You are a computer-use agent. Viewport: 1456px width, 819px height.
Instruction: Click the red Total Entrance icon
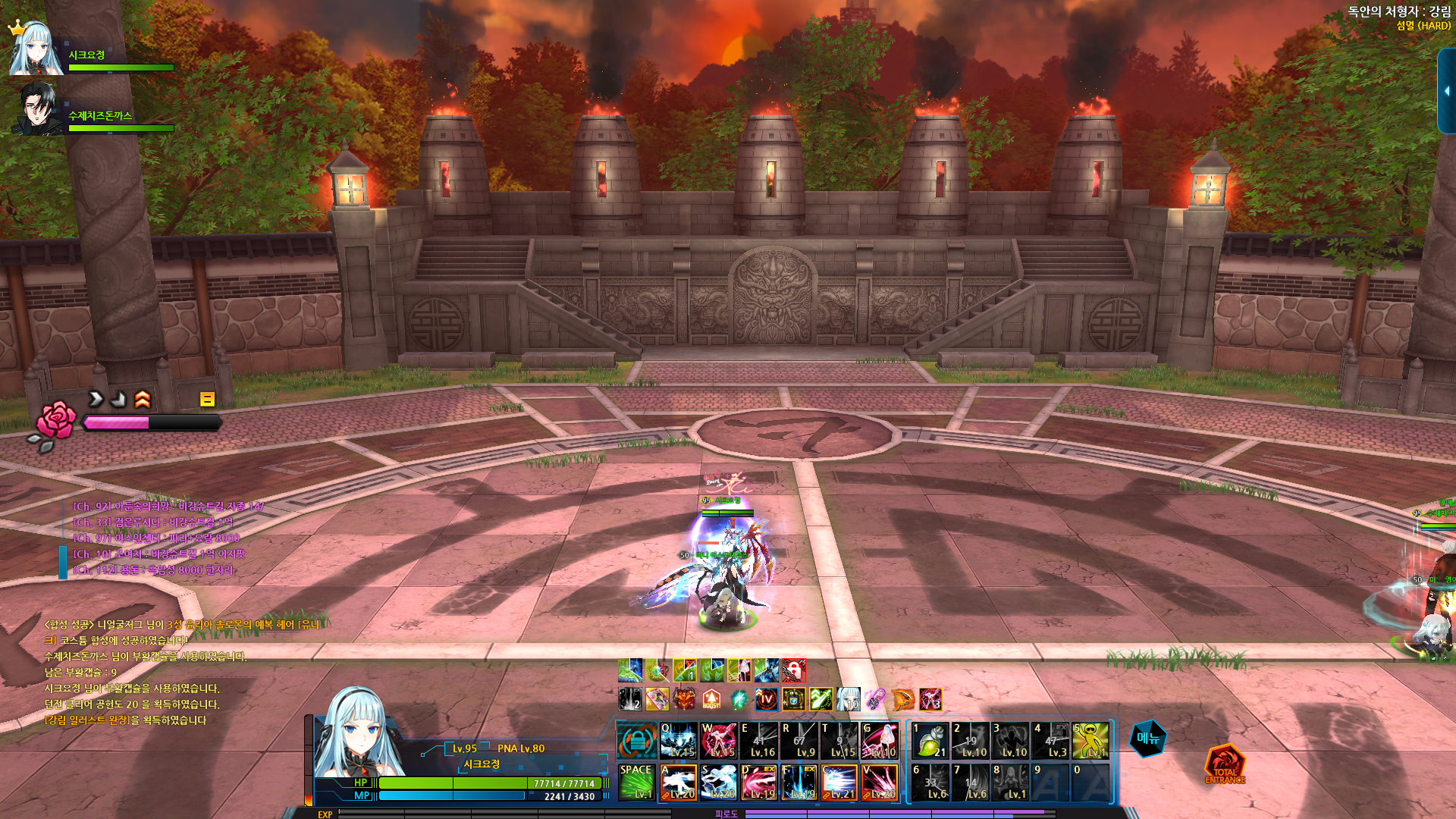point(1224,764)
